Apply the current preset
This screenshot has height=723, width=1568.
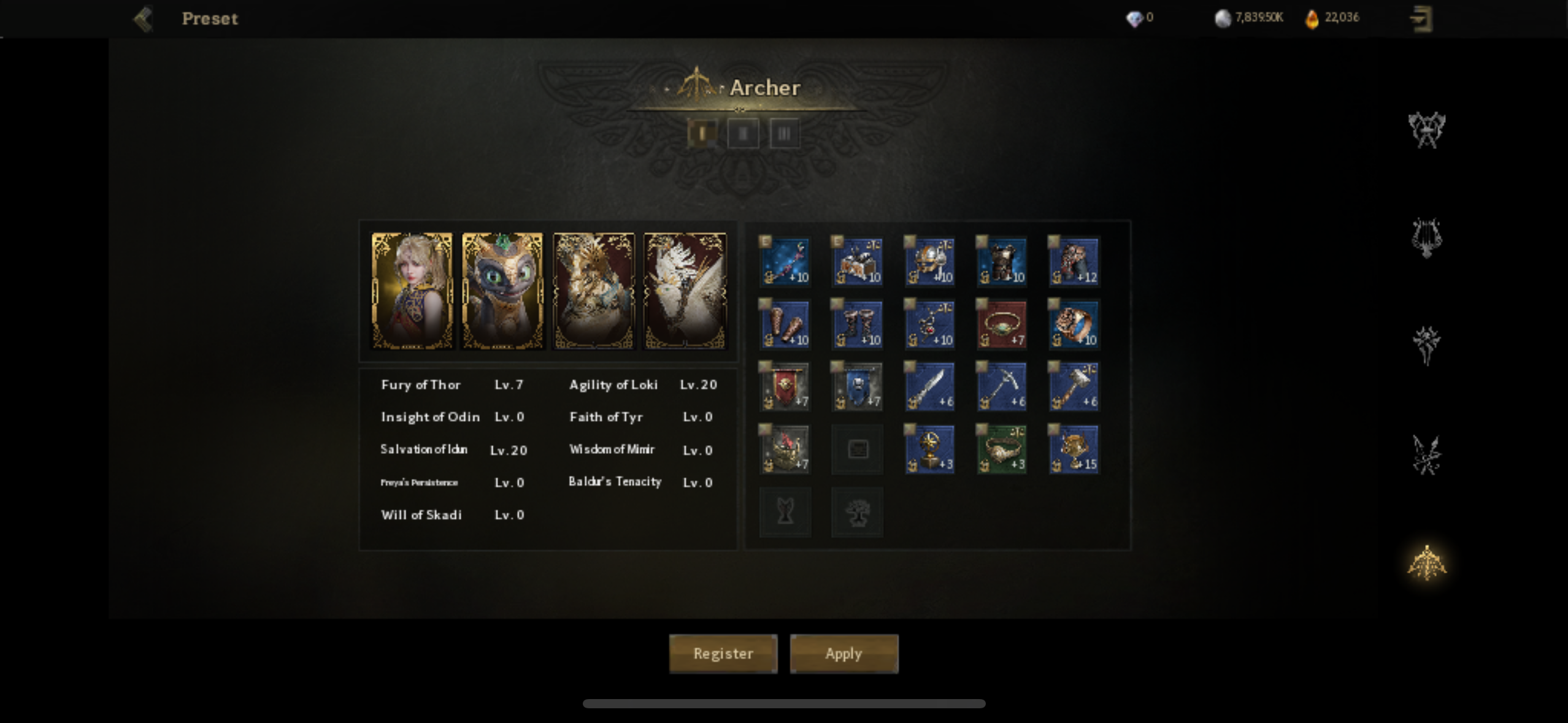[x=844, y=654]
